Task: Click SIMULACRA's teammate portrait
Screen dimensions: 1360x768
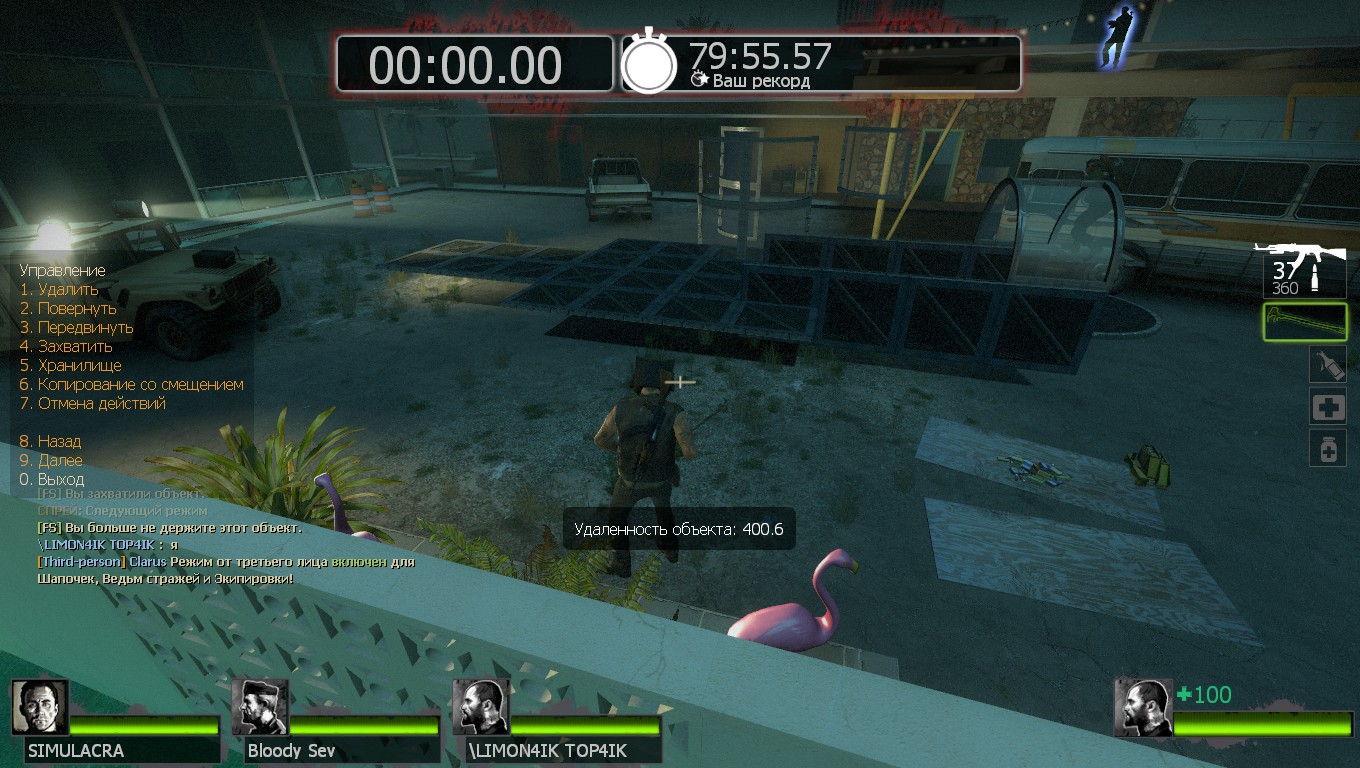Action: click(40, 708)
